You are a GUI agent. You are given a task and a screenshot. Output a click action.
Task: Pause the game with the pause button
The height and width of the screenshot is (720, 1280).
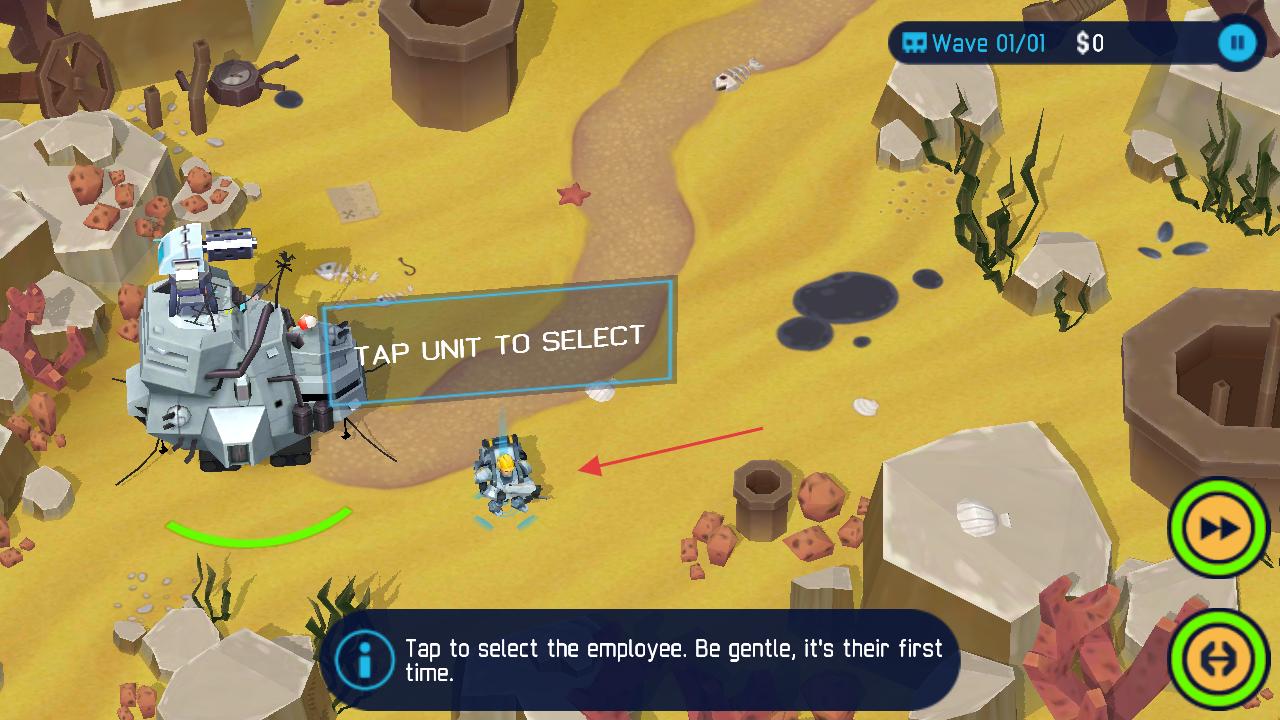(x=1238, y=43)
